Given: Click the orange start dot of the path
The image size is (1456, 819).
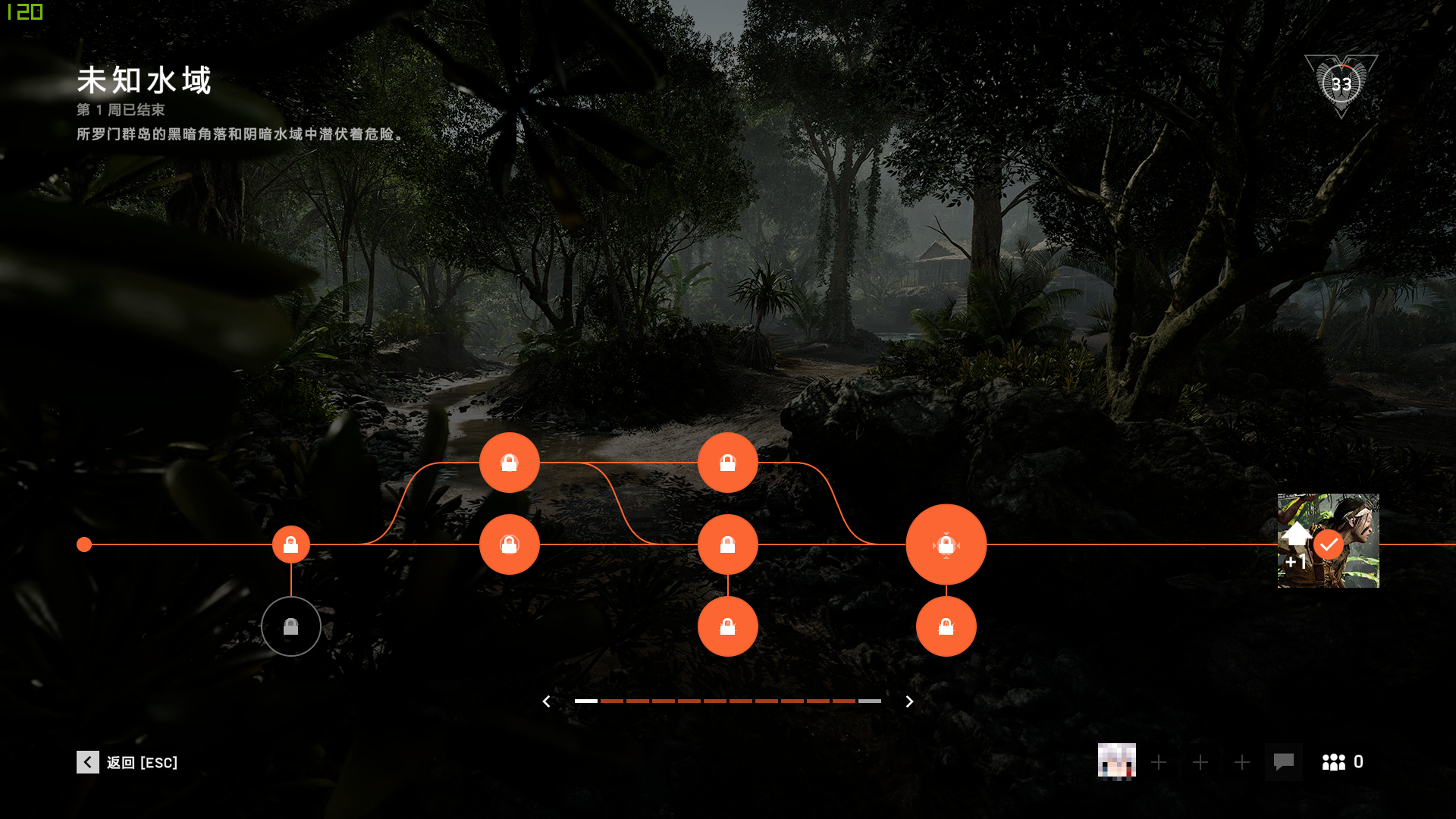Looking at the screenshot, I should pyautogui.click(x=84, y=544).
